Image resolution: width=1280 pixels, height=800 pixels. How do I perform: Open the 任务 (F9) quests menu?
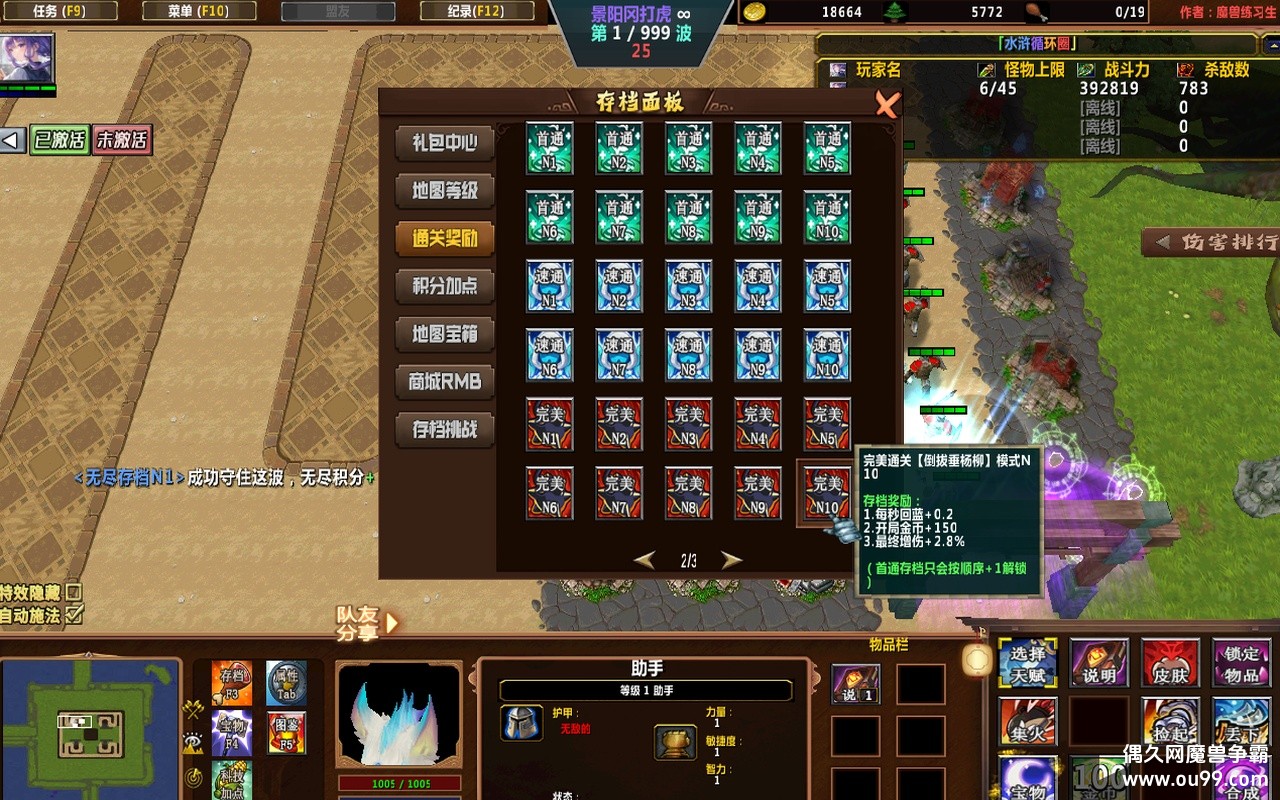coord(61,11)
